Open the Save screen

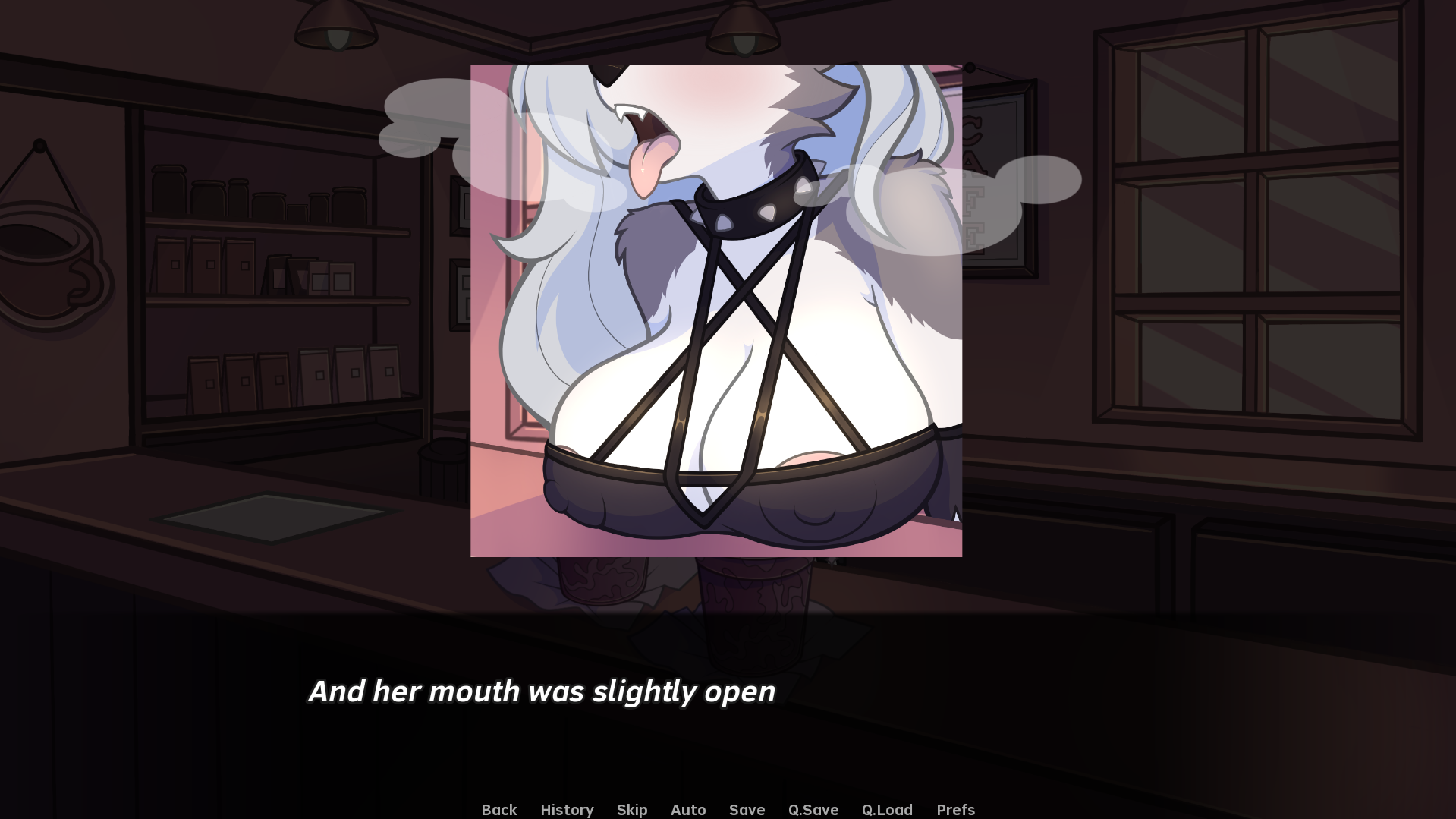click(x=747, y=810)
